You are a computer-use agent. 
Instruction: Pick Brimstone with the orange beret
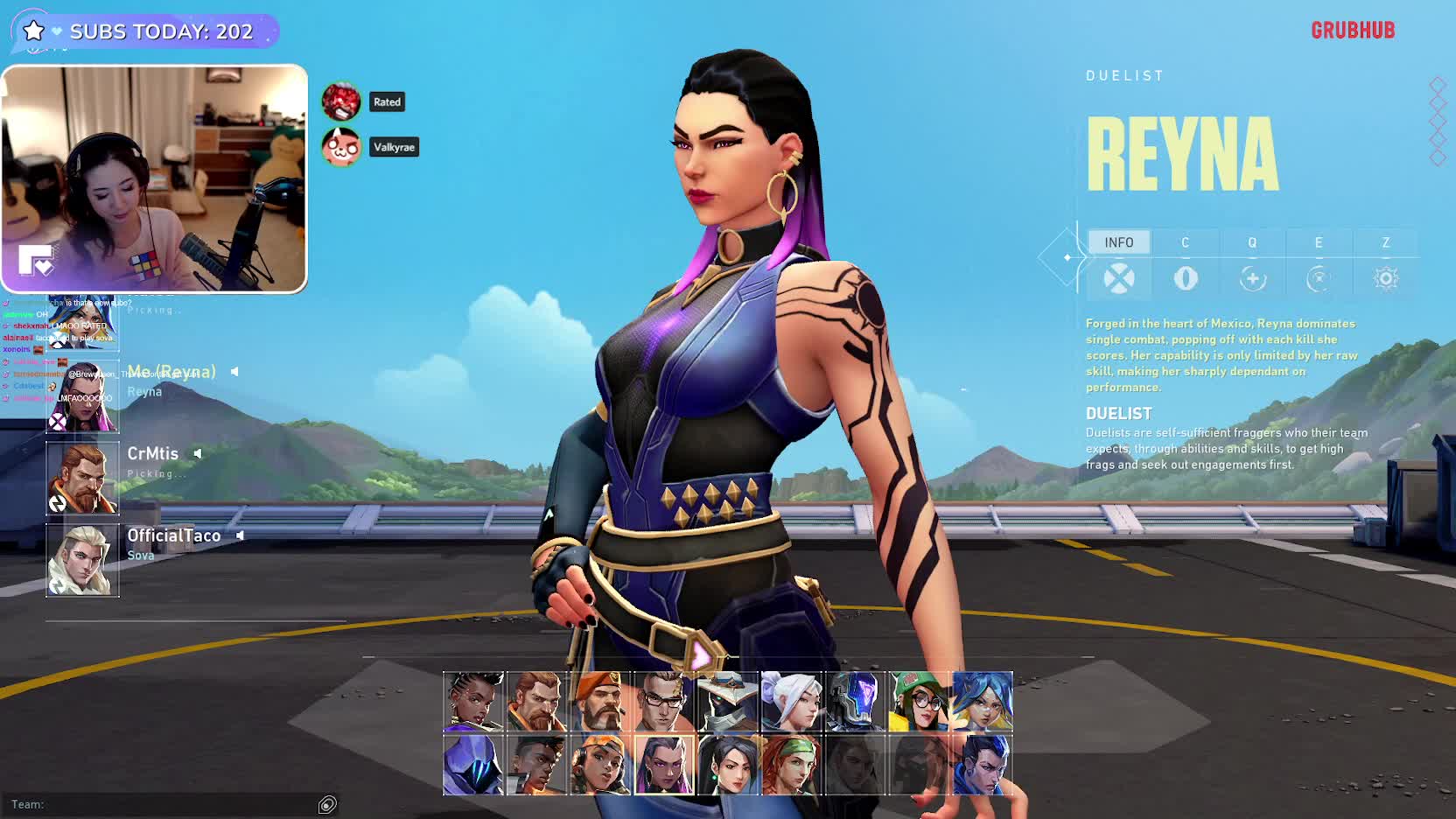tap(600, 702)
